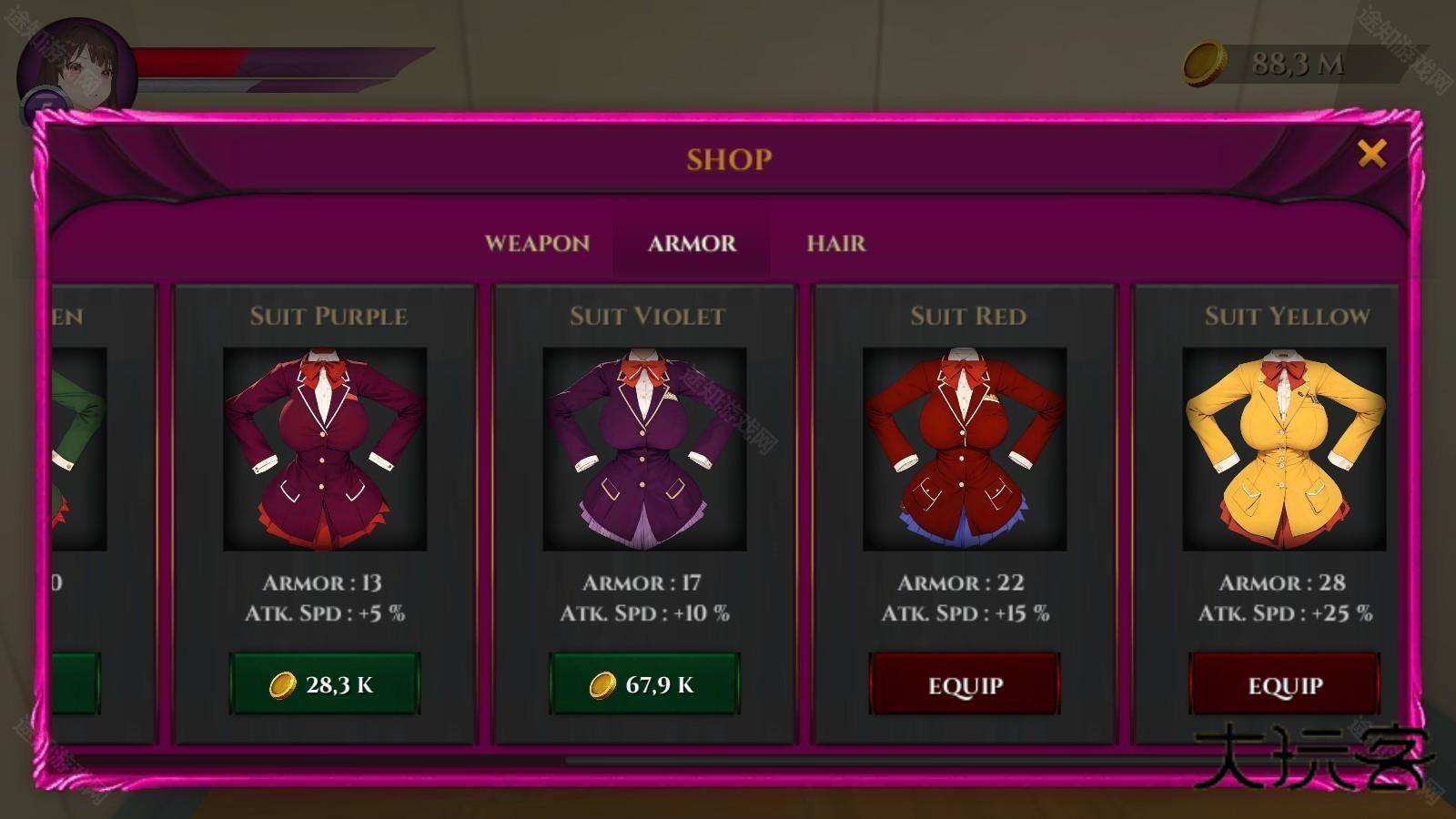This screenshot has width=1456, height=819.
Task: Select the Armor tab
Action: pyautogui.click(x=692, y=244)
